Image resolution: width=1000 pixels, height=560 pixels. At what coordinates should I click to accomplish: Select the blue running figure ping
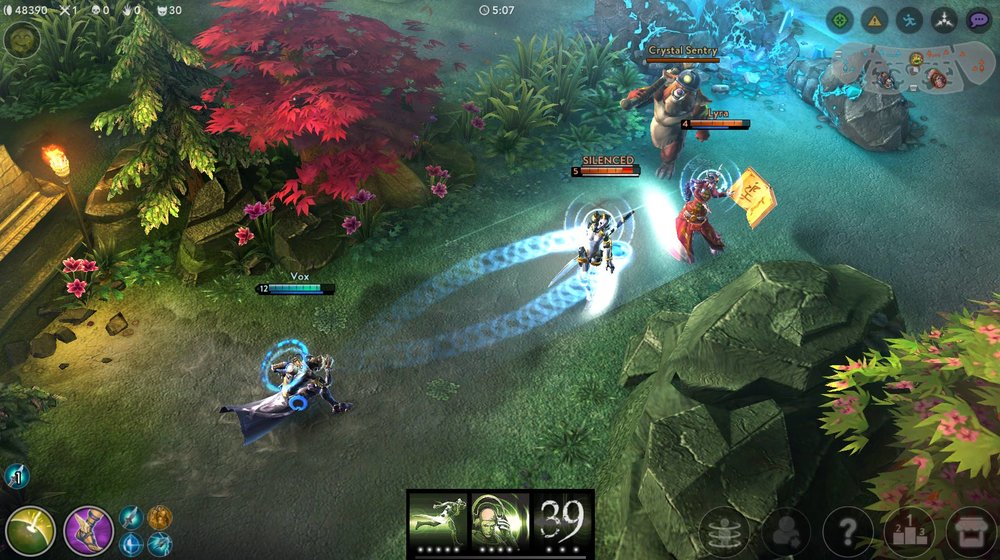pyautogui.click(x=909, y=20)
